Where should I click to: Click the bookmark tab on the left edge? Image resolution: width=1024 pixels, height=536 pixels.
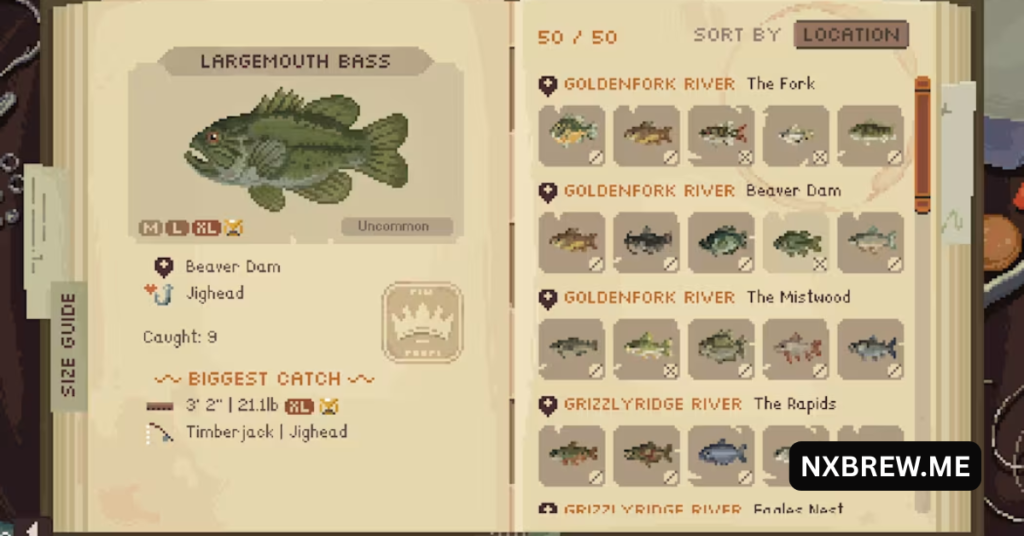tap(40, 225)
